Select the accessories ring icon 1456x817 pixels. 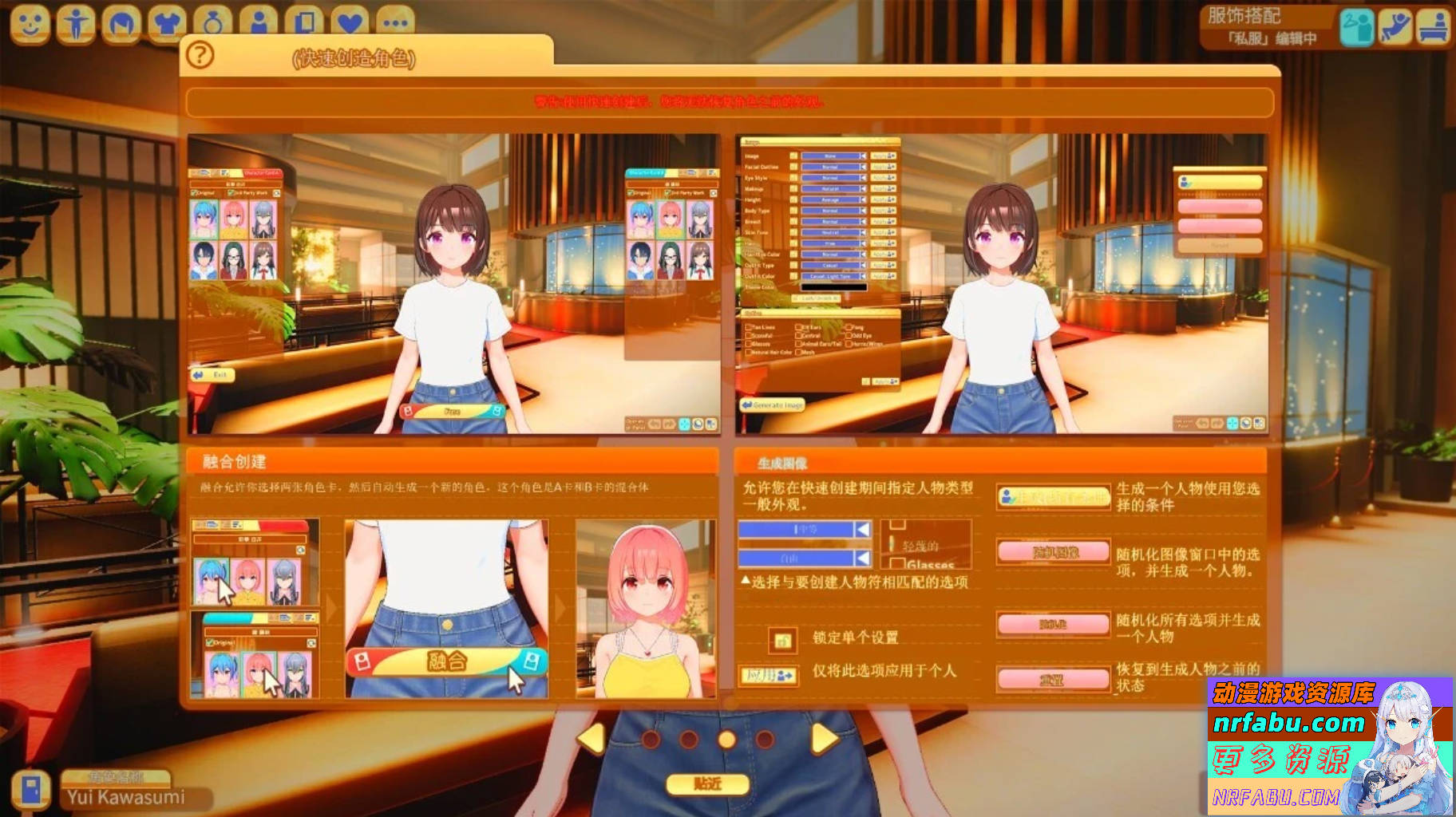click(x=210, y=19)
